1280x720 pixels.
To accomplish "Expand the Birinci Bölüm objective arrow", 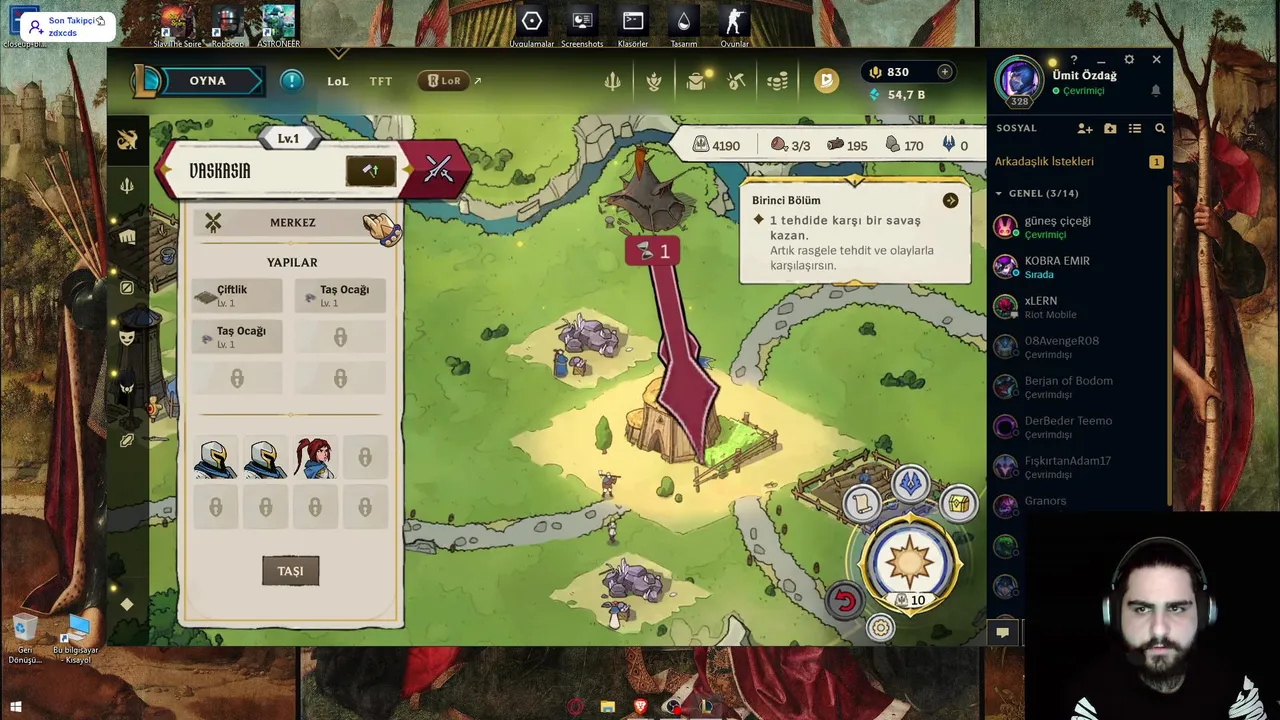I will (x=950, y=201).
